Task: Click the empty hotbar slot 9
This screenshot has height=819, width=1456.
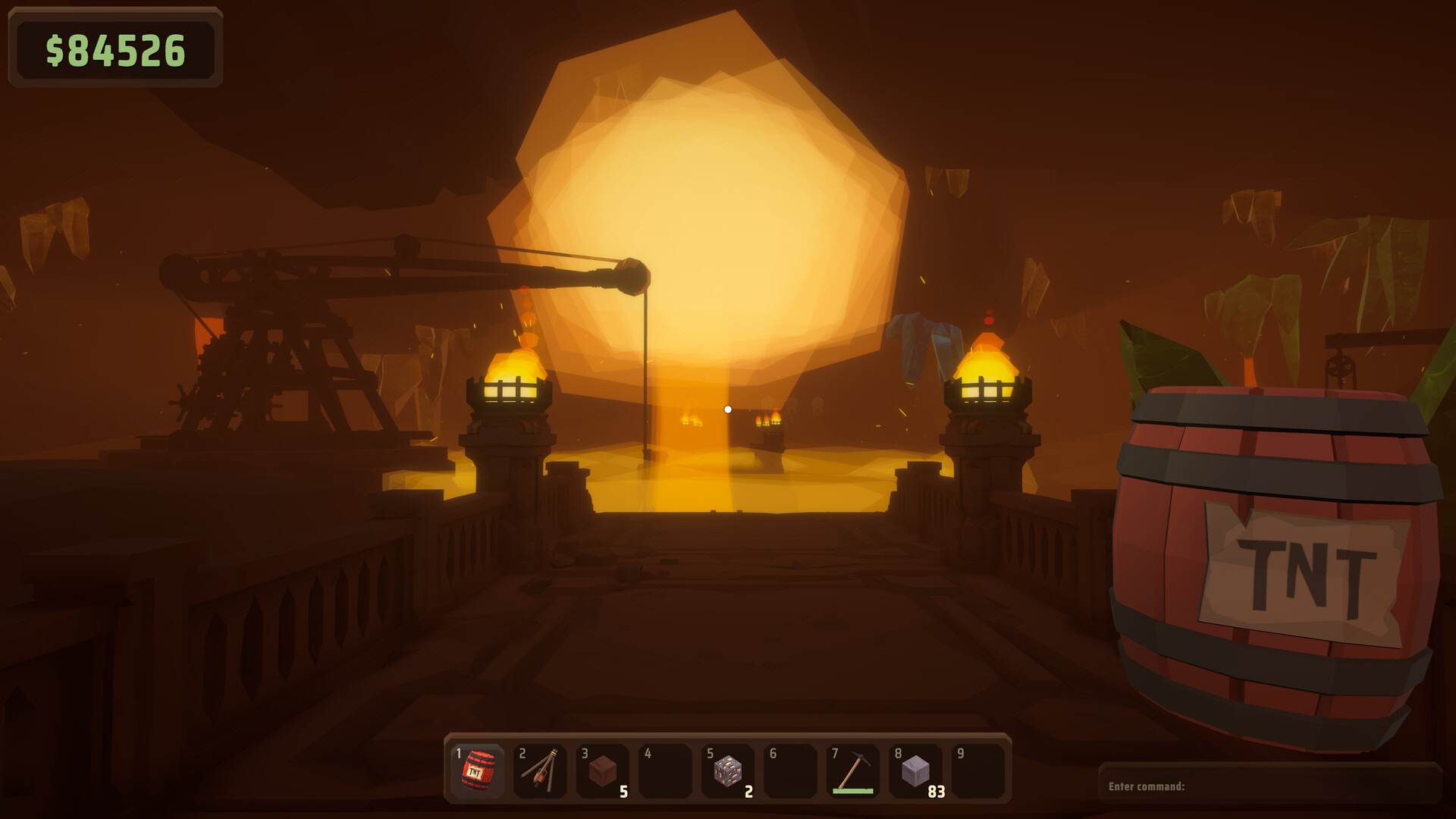Action: [976, 773]
